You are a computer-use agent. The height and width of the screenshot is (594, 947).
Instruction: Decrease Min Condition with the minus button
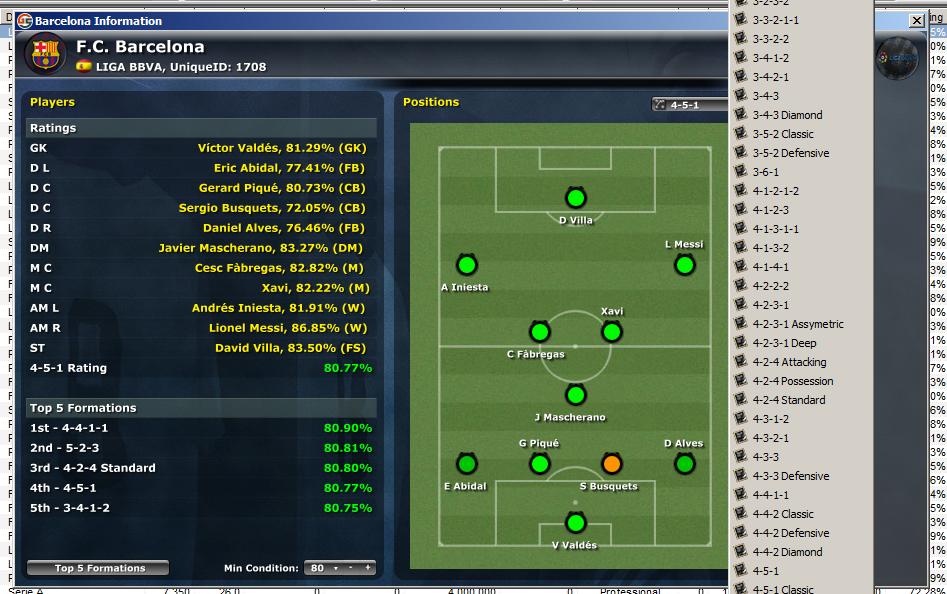[352, 568]
